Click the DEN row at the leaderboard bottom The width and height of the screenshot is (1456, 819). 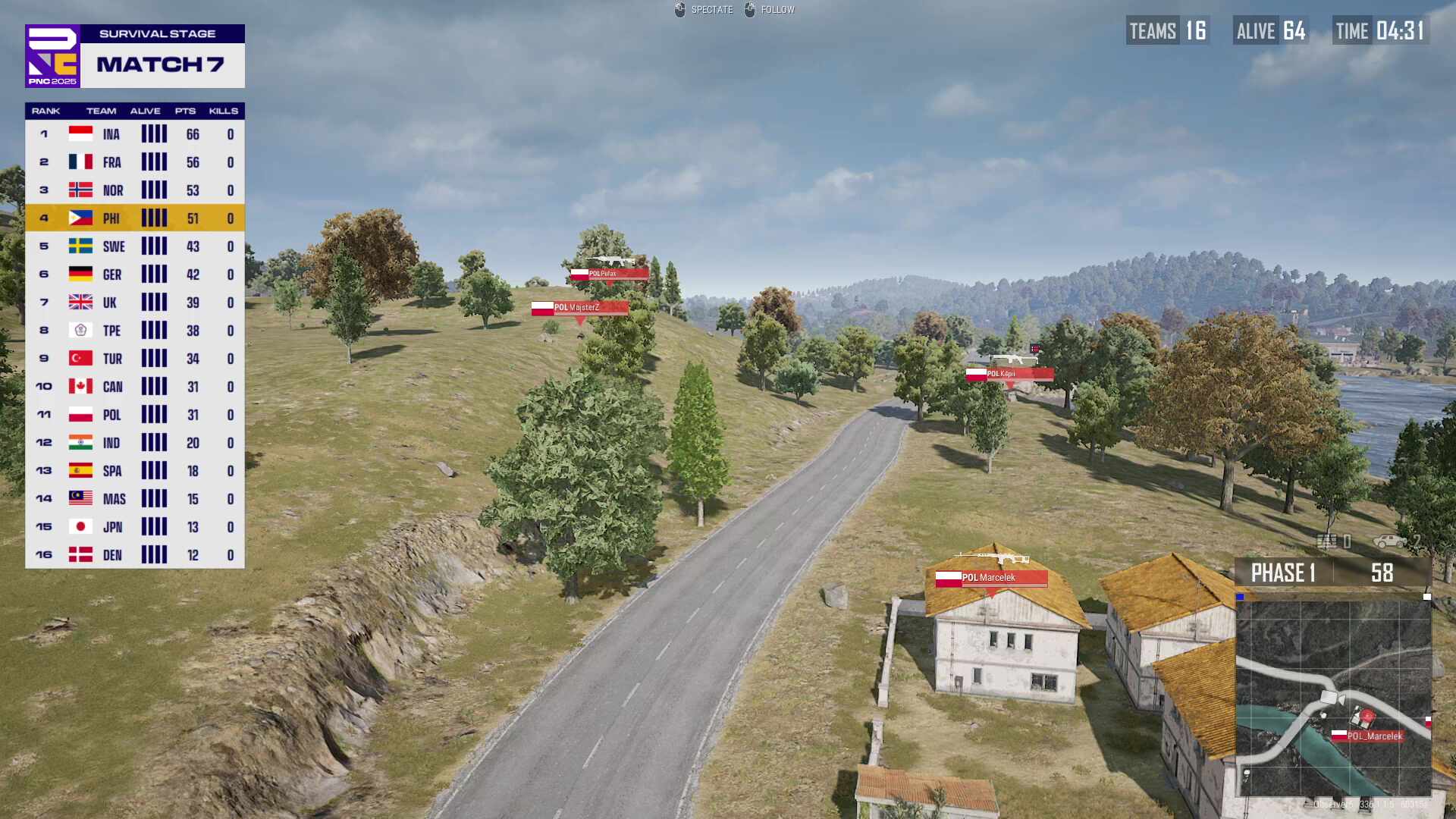coord(135,555)
